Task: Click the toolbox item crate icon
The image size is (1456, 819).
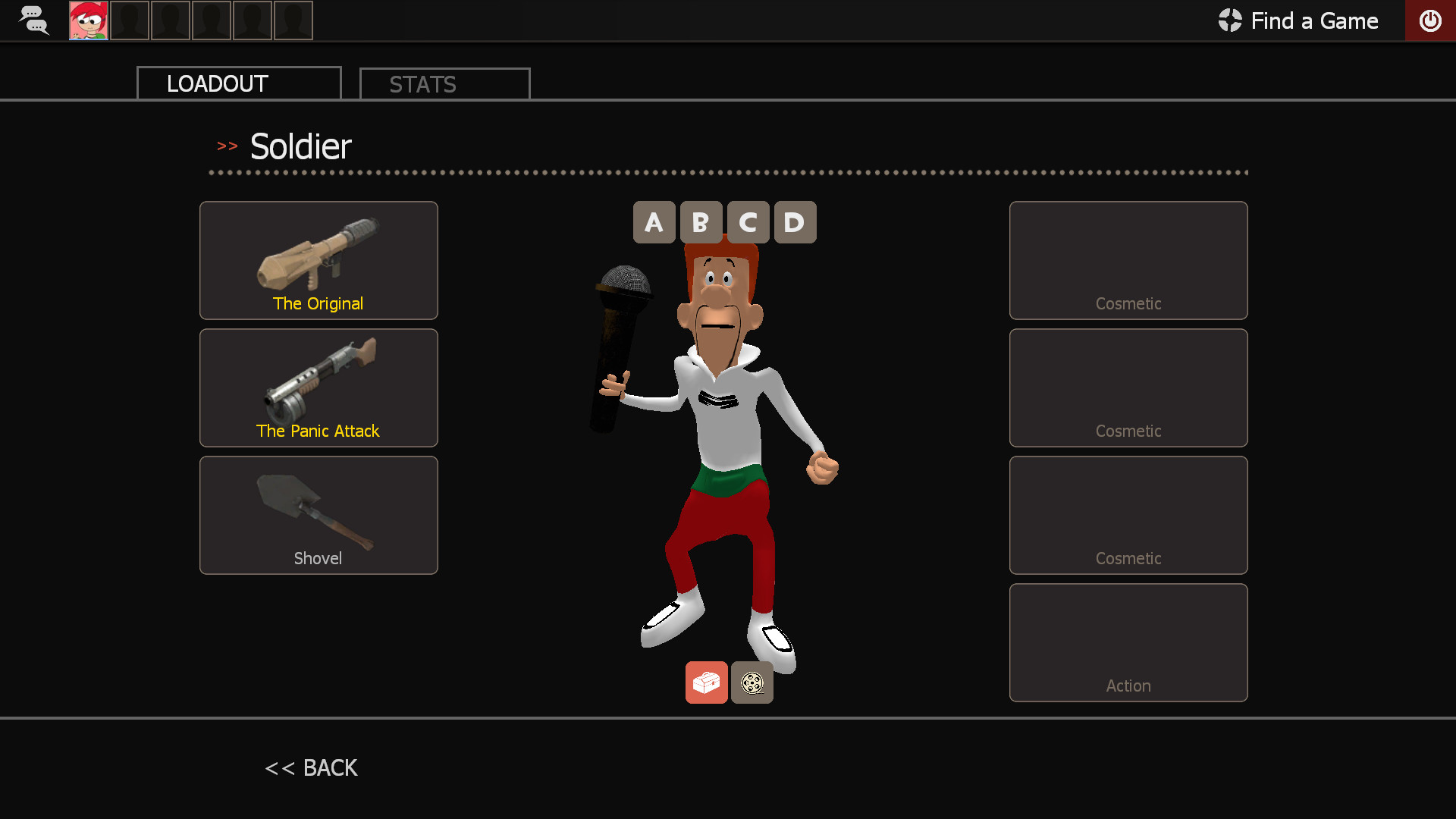Action: 706,682
